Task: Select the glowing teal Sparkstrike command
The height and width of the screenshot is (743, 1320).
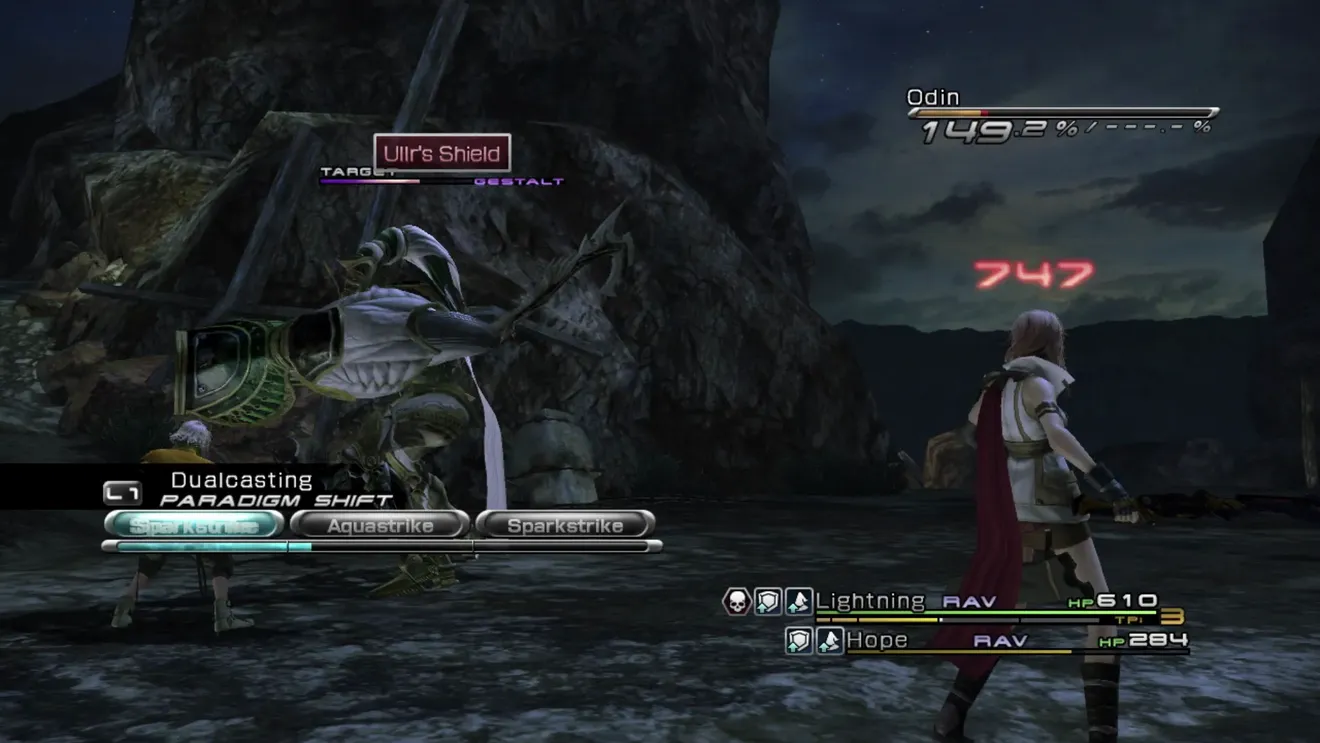Action: tap(193, 525)
